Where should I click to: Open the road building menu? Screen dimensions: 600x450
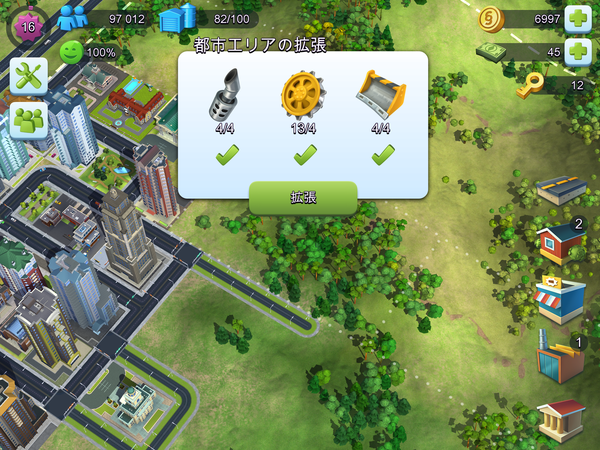click(559, 189)
